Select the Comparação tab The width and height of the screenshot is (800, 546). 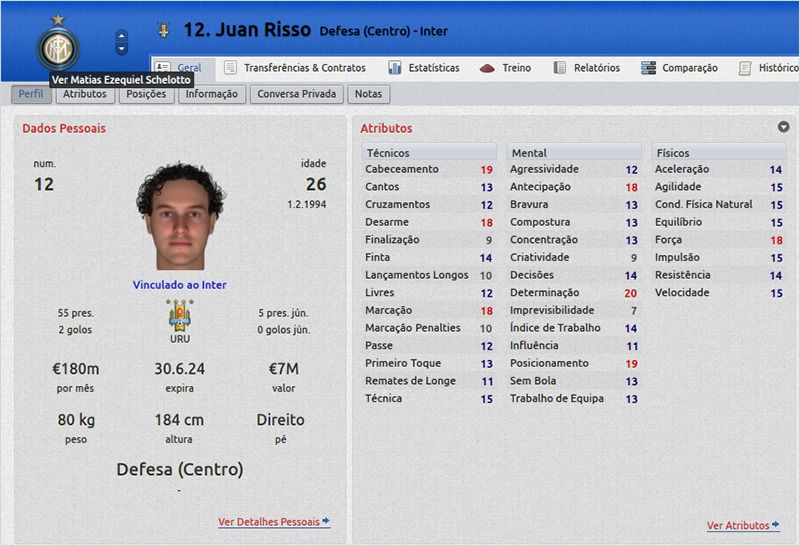(x=679, y=68)
